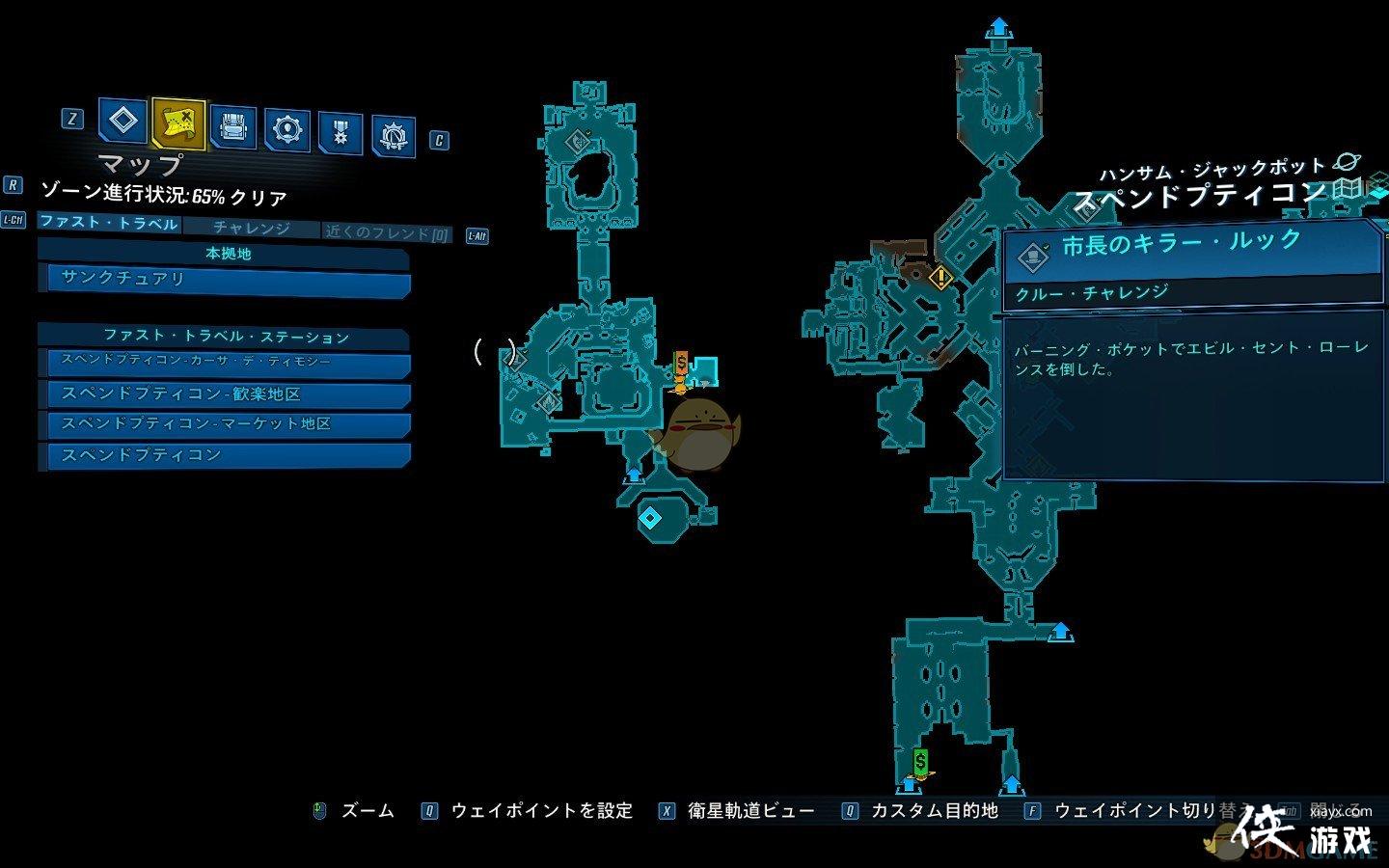Switch to the チャレンジ sub-tab

(x=251, y=229)
